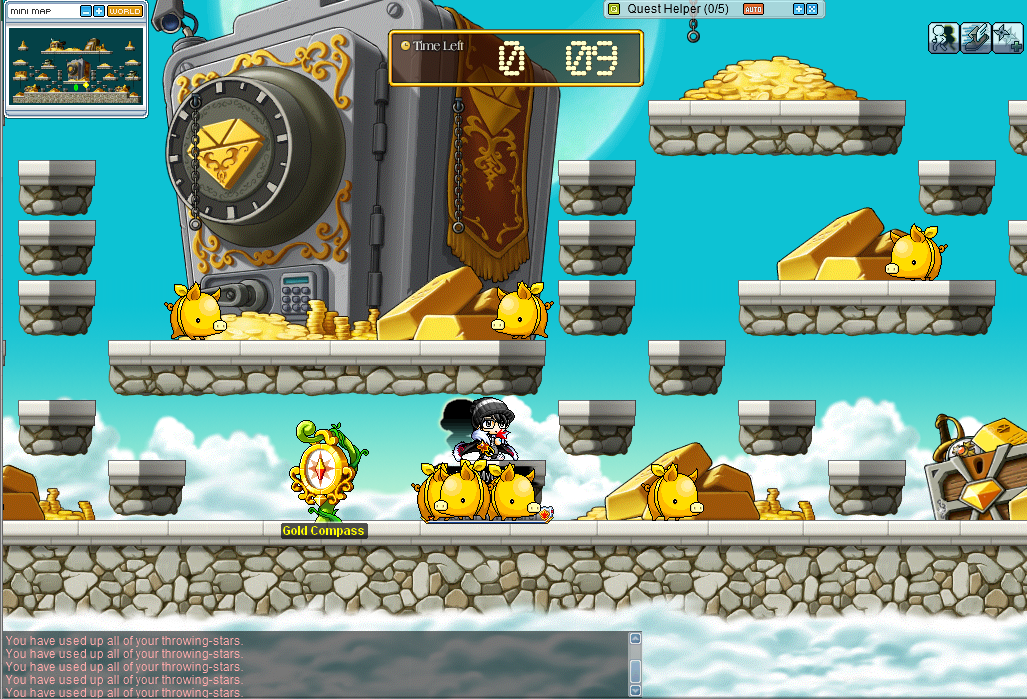This screenshot has width=1027, height=699.
Task: Toggle the Quest Helper AUTO button
Action: coord(753,9)
